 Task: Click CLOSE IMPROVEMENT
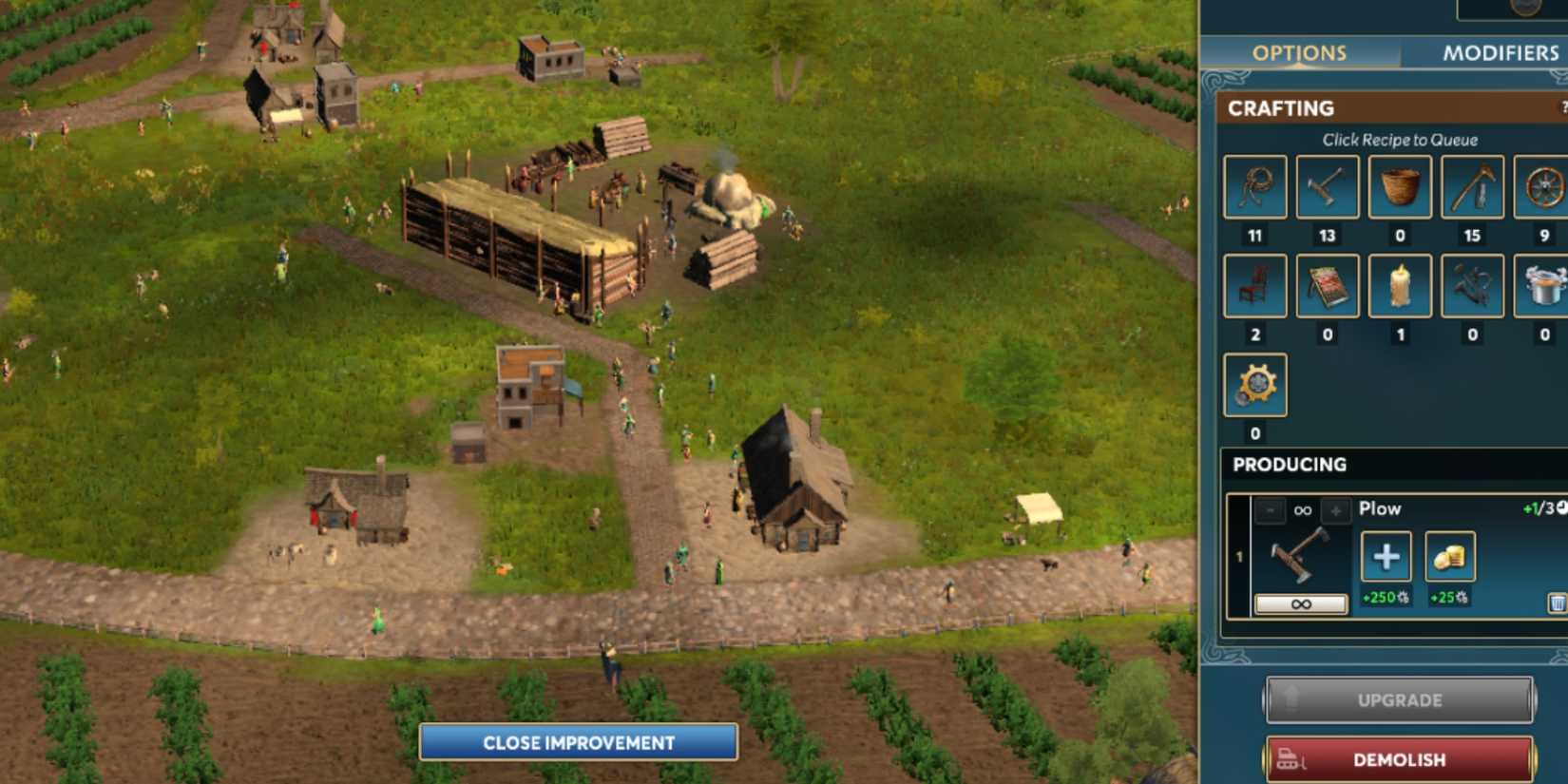point(580,742)
